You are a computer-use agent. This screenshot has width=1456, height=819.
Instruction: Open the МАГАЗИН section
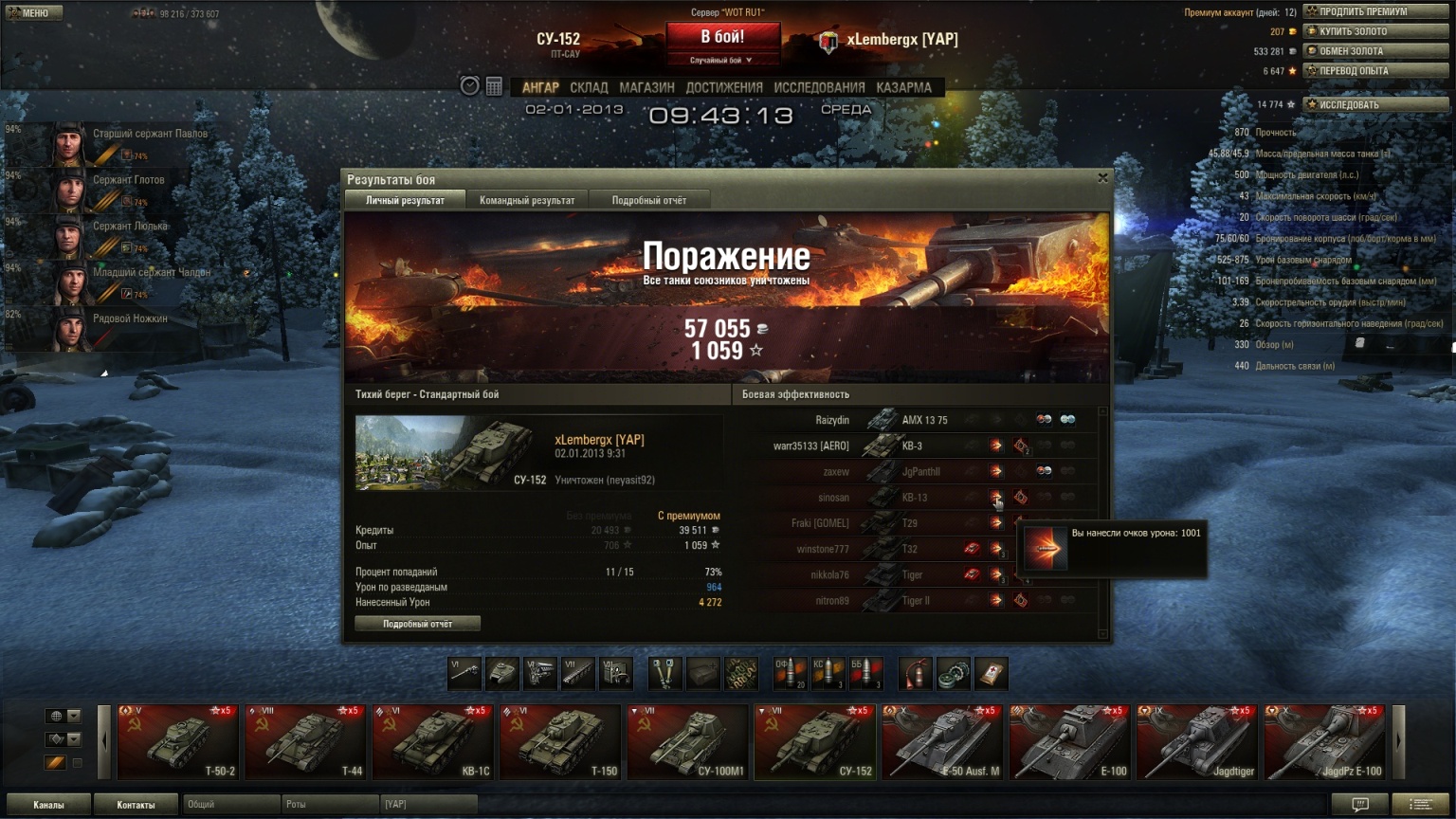[x=646, y=87]
